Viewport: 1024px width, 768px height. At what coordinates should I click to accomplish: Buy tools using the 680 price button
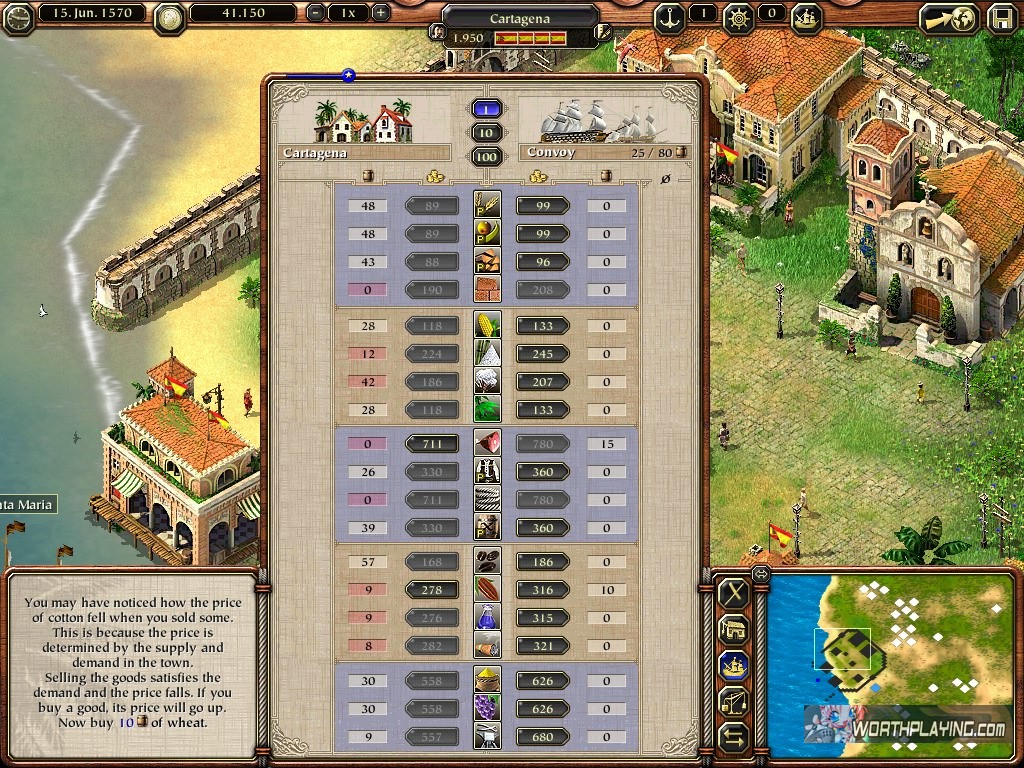[x=543, y=737]
